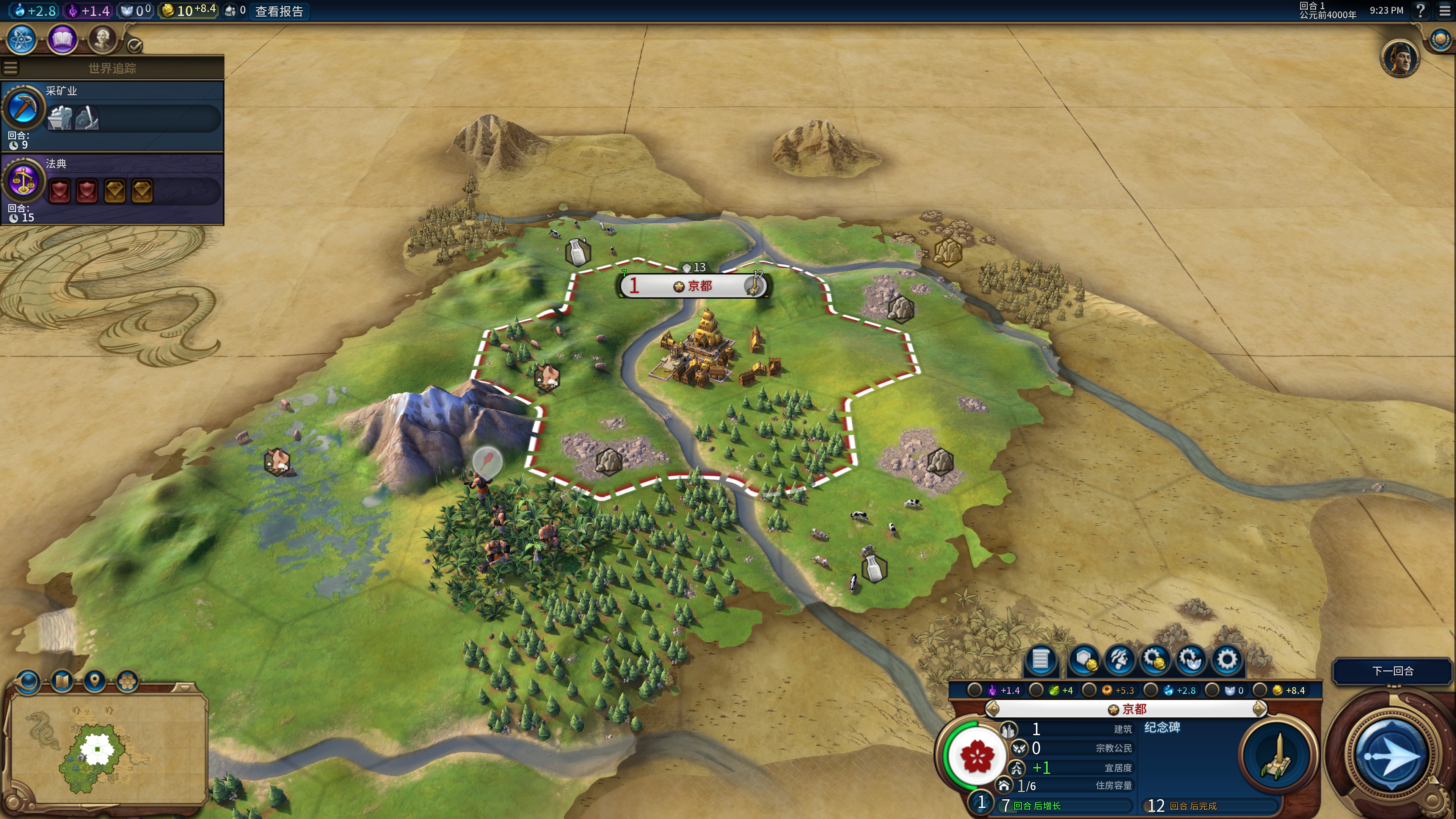The height and width of the screenshot is (819, 1456).
Task: Select the 法典 civic scales icon
Action: (23, 181)
